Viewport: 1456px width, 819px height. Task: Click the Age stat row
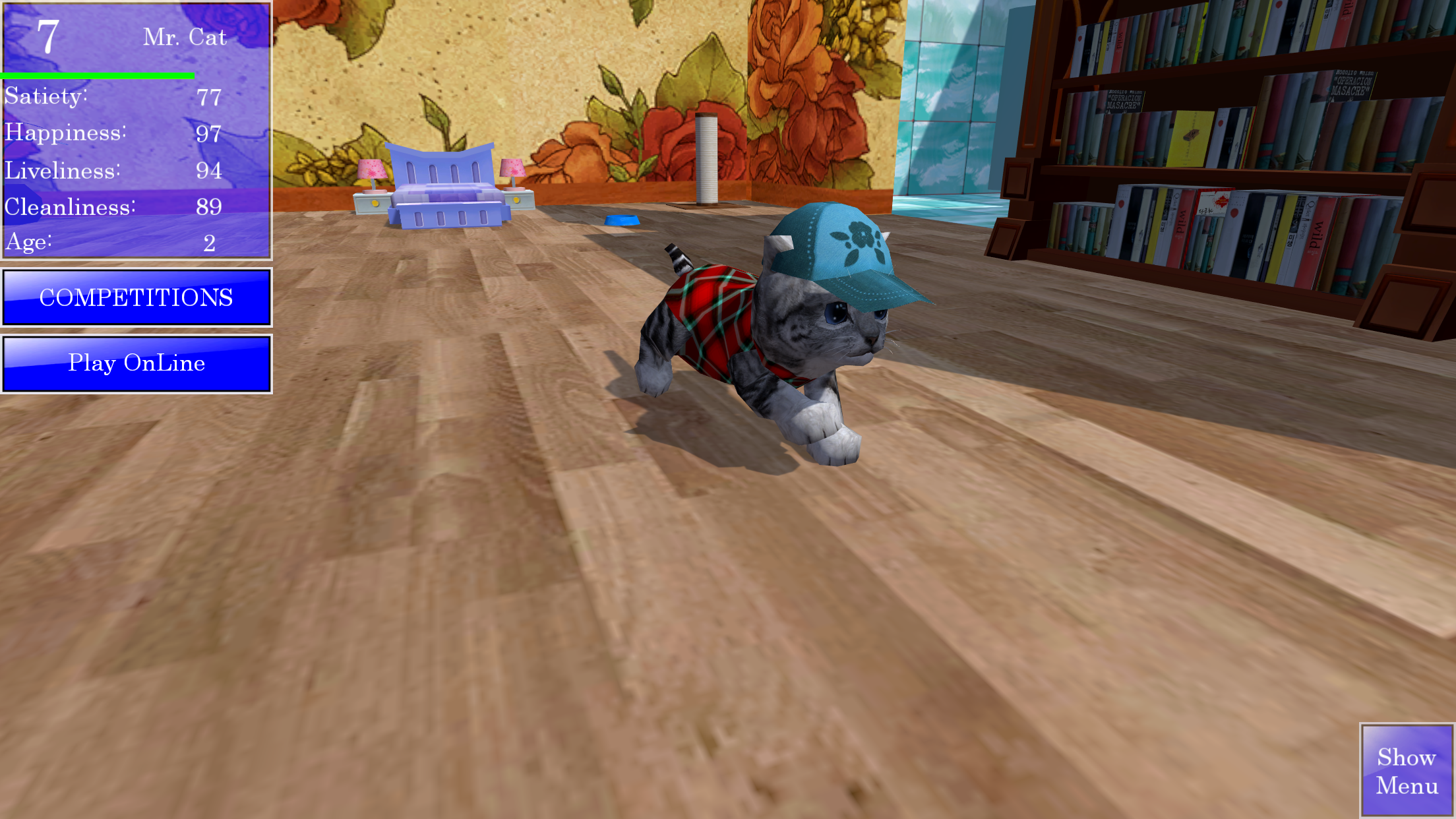(112, 243)
